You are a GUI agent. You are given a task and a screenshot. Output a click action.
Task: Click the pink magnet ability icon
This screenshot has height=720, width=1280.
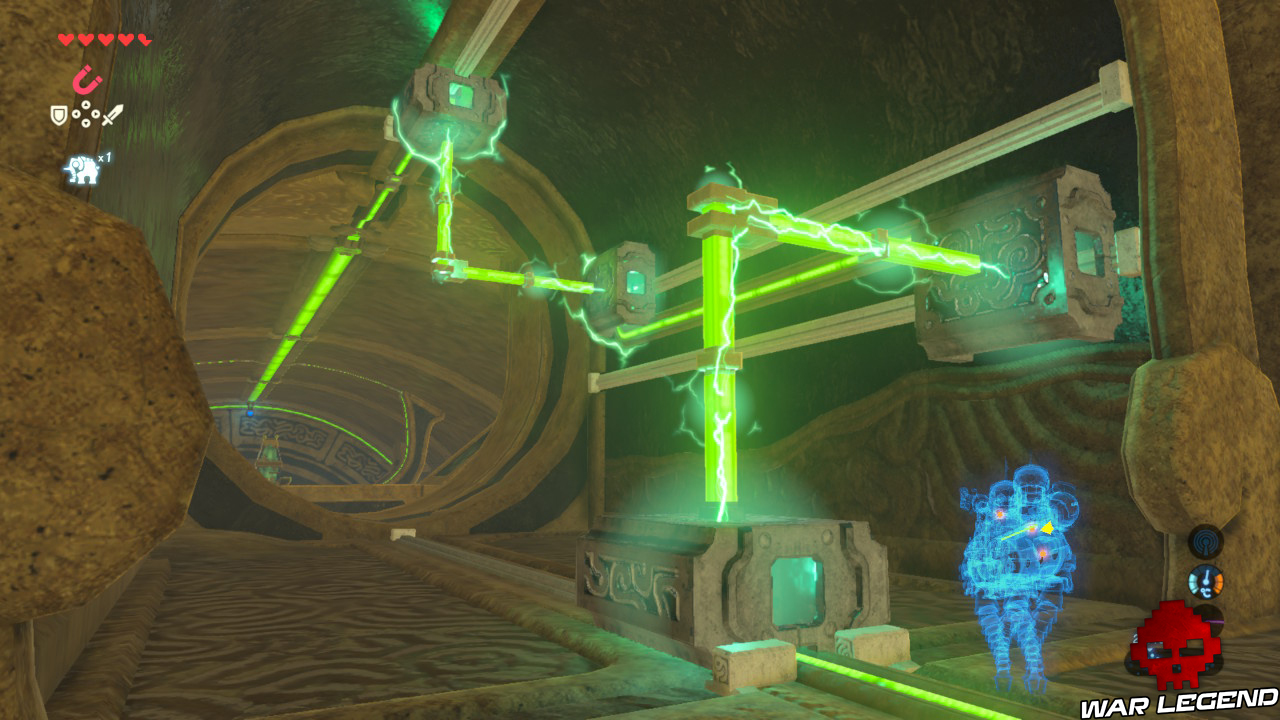click(87, 77)
